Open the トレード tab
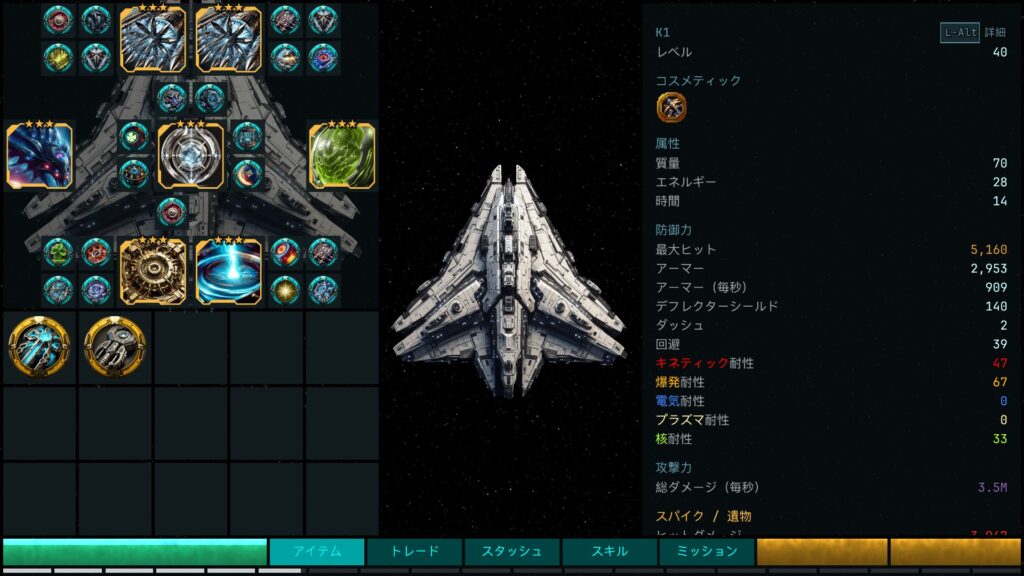The height and width of the screenshot is (576, 1024). tap(414, 551)
